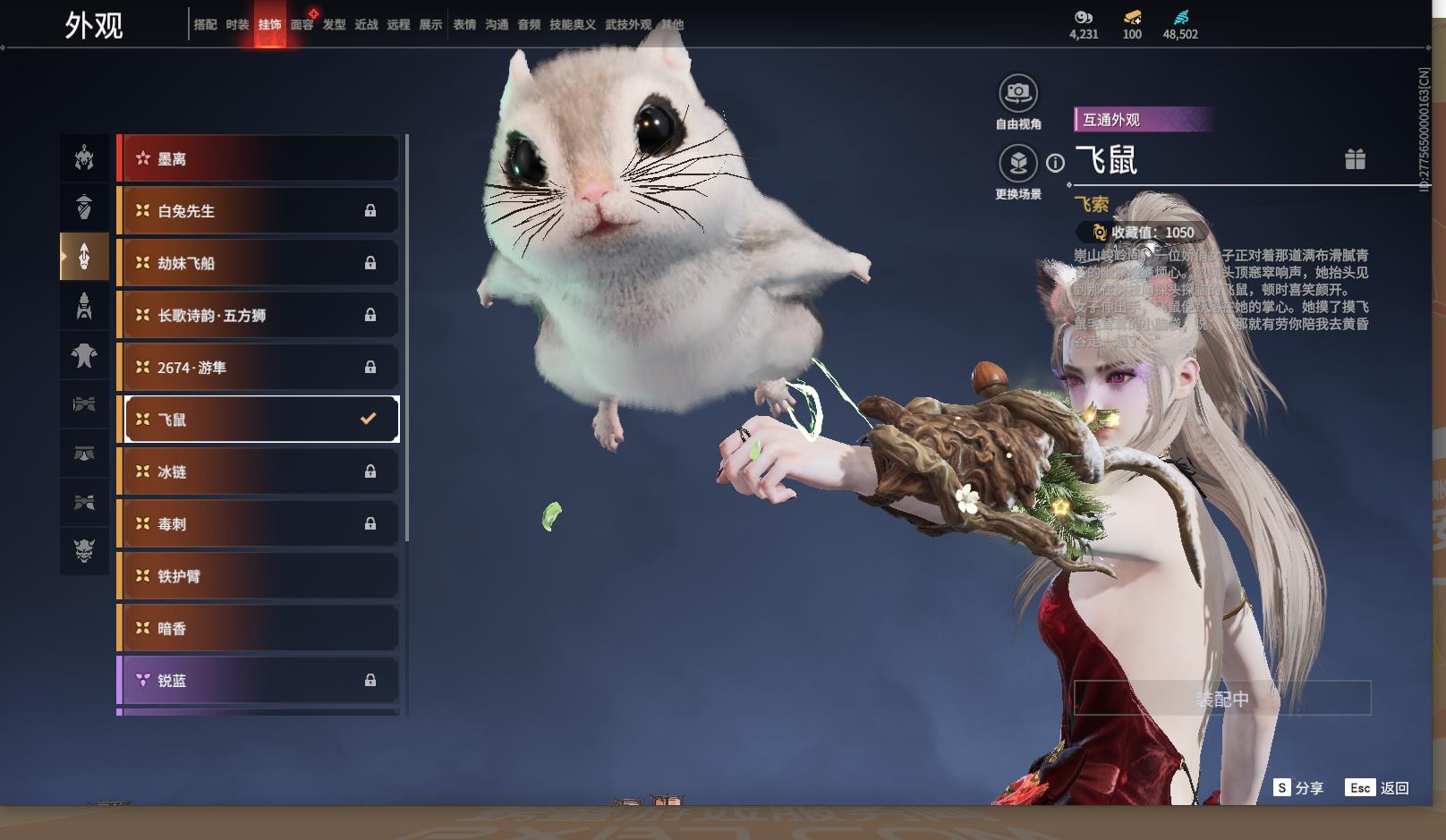1446x840 pixels.
Task: Select the 白兔先生 accessory
Action: point(259,211)
